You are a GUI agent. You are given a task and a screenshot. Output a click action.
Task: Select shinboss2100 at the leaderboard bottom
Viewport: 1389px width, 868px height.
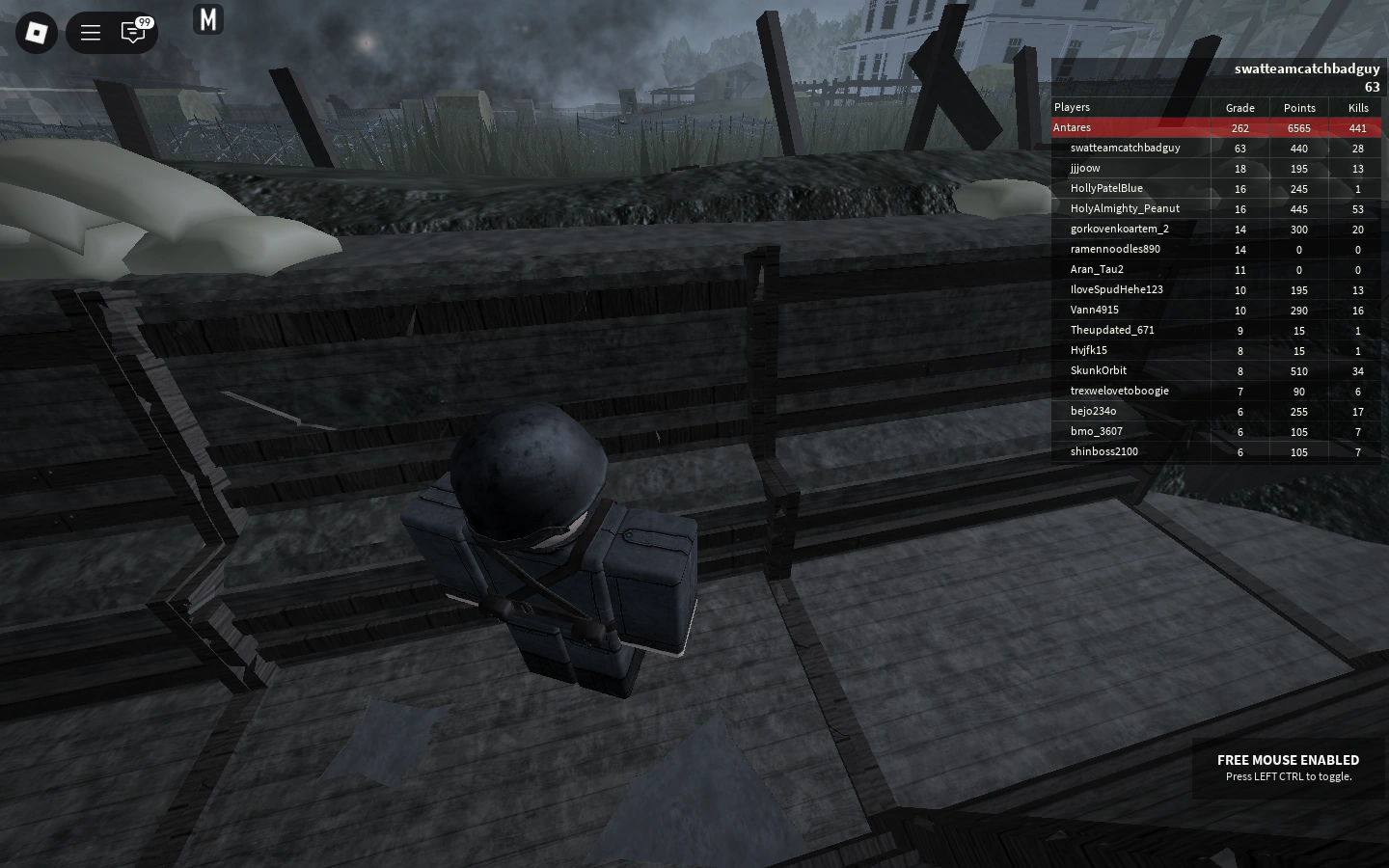[1104, 451]
